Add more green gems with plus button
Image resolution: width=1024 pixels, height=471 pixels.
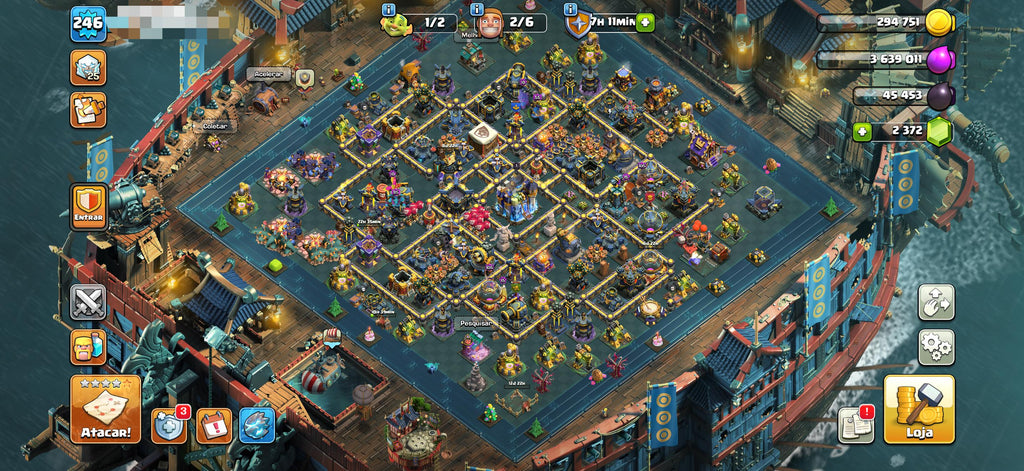[x=862, y=132]
